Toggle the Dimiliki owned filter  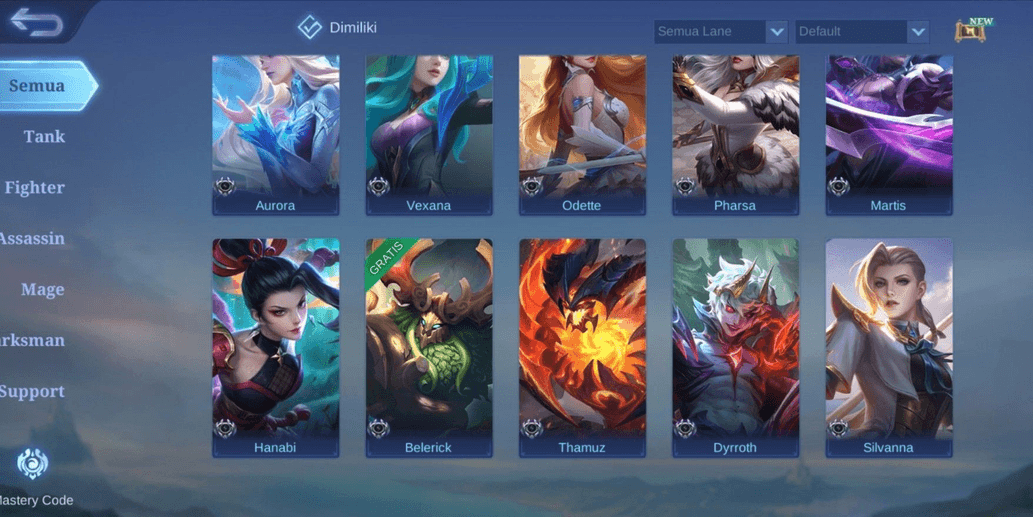click(x=310, y=28)
